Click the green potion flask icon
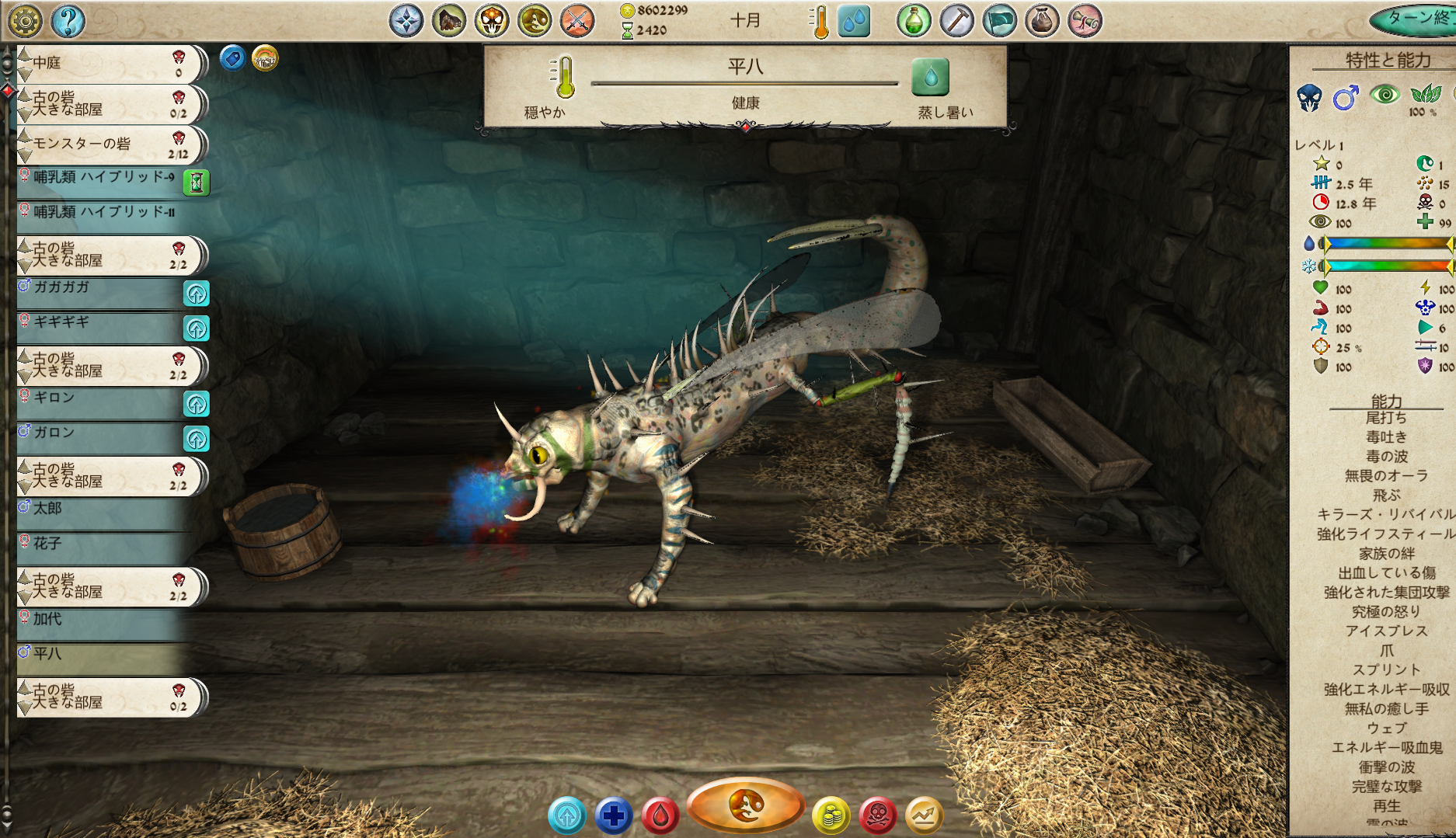The height and width of the screenshot is (838, 1456). tap(914, 21)
